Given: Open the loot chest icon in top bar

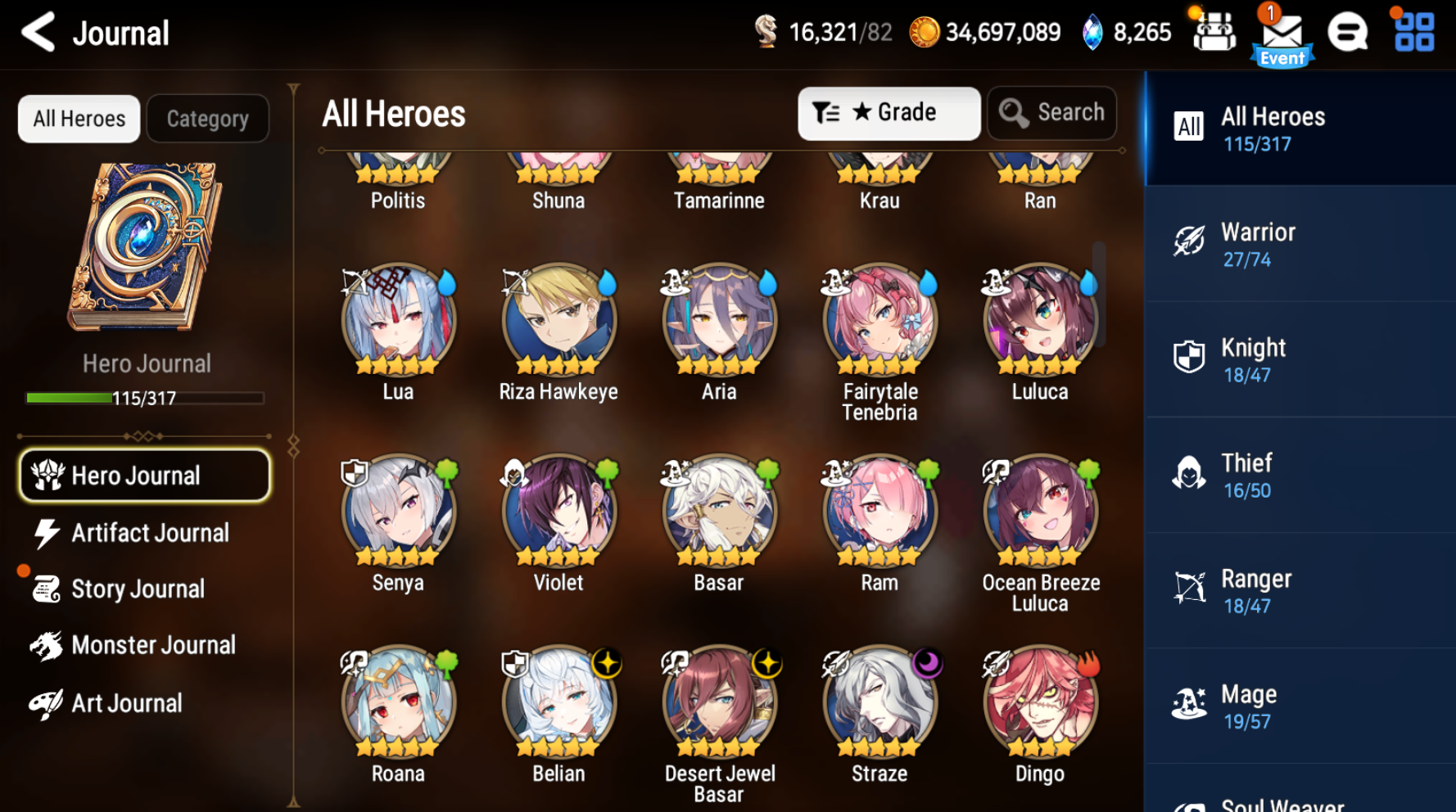Looking at the screenshot, I should [x=1214, y=31].
